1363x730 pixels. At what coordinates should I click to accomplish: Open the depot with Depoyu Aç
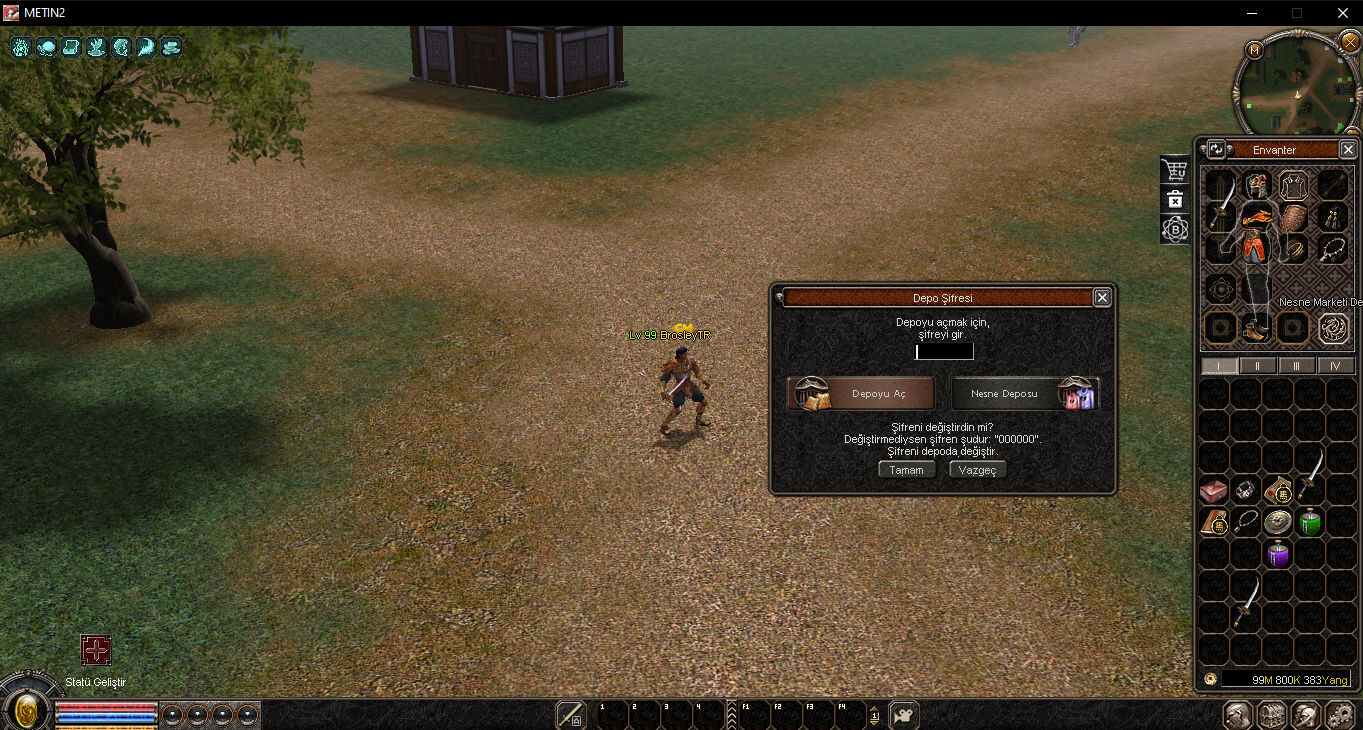point(861,394)
